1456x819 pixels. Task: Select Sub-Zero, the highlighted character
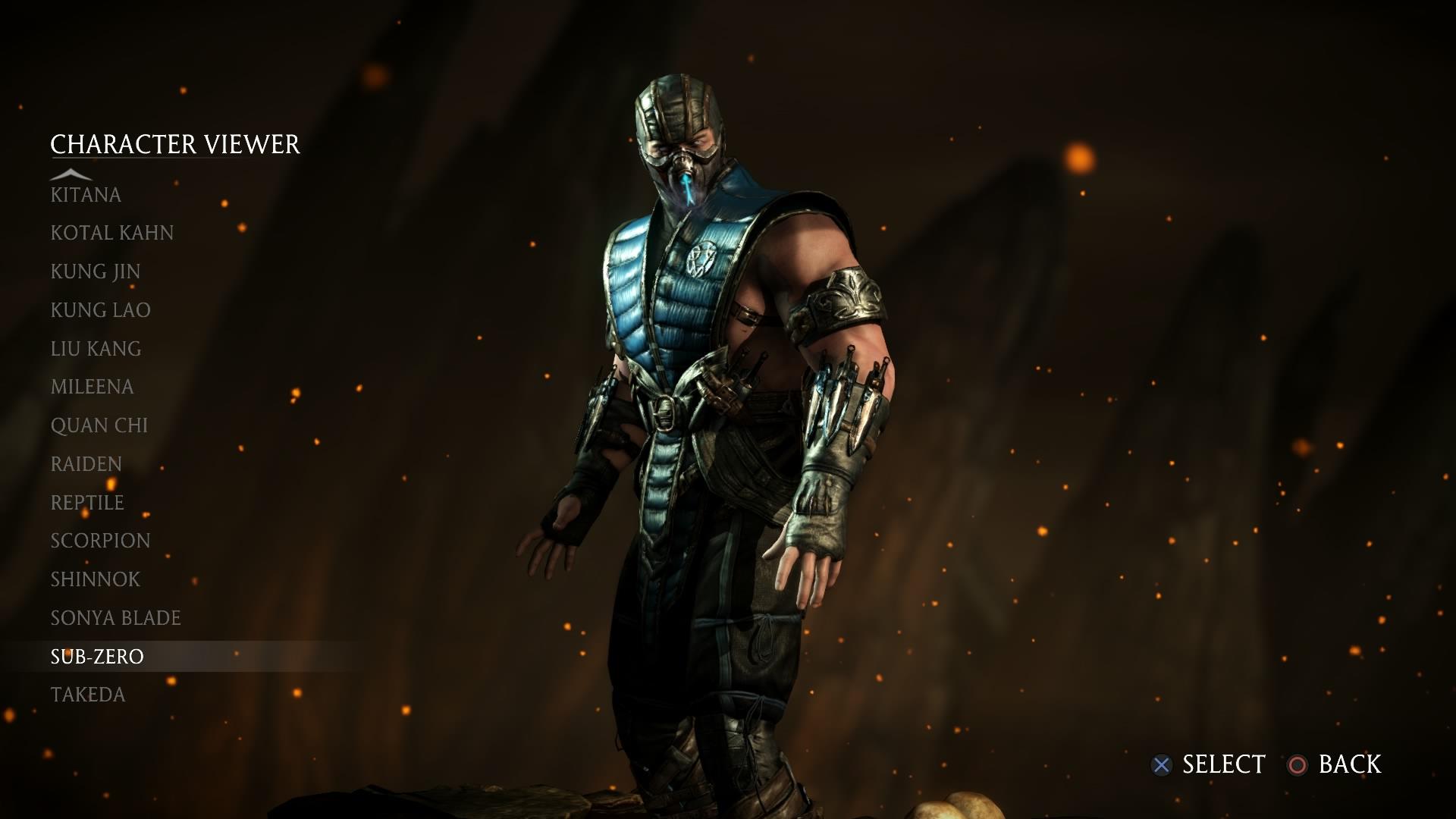96,657
